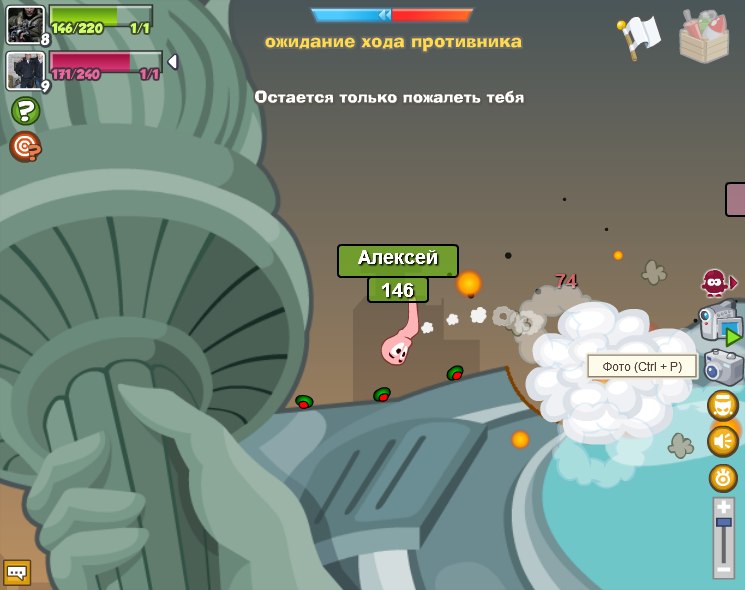Open the weapon crate inventory
Screen dimensions: 745x590
click(703, 36)
